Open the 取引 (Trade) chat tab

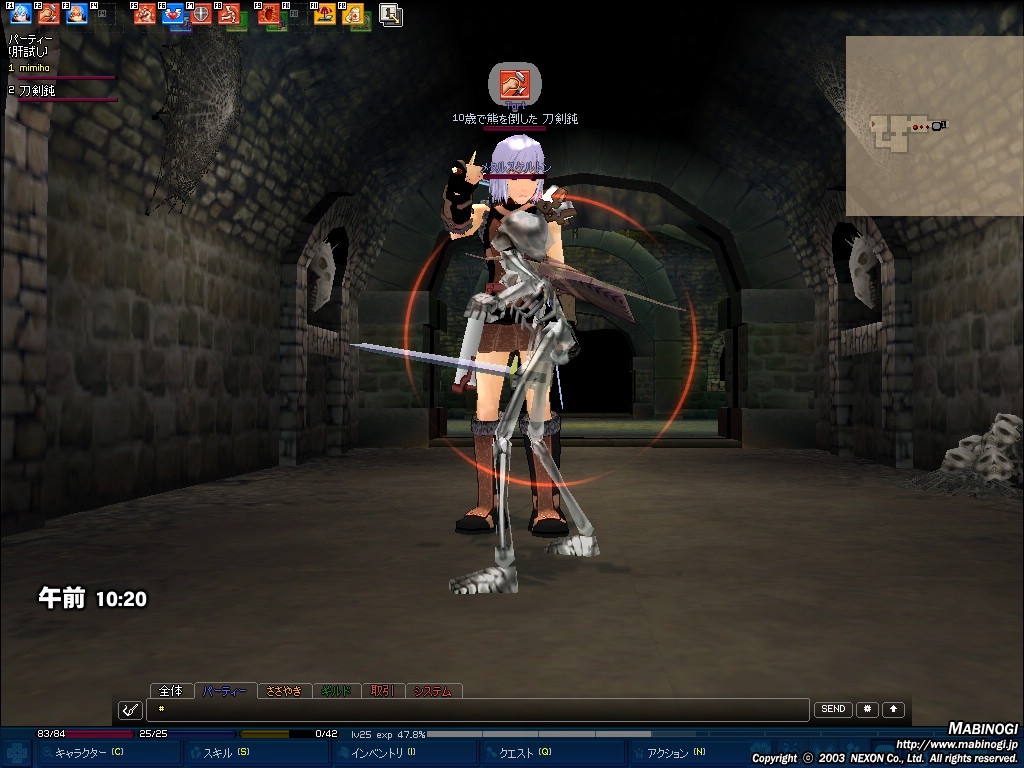[383, 690]
